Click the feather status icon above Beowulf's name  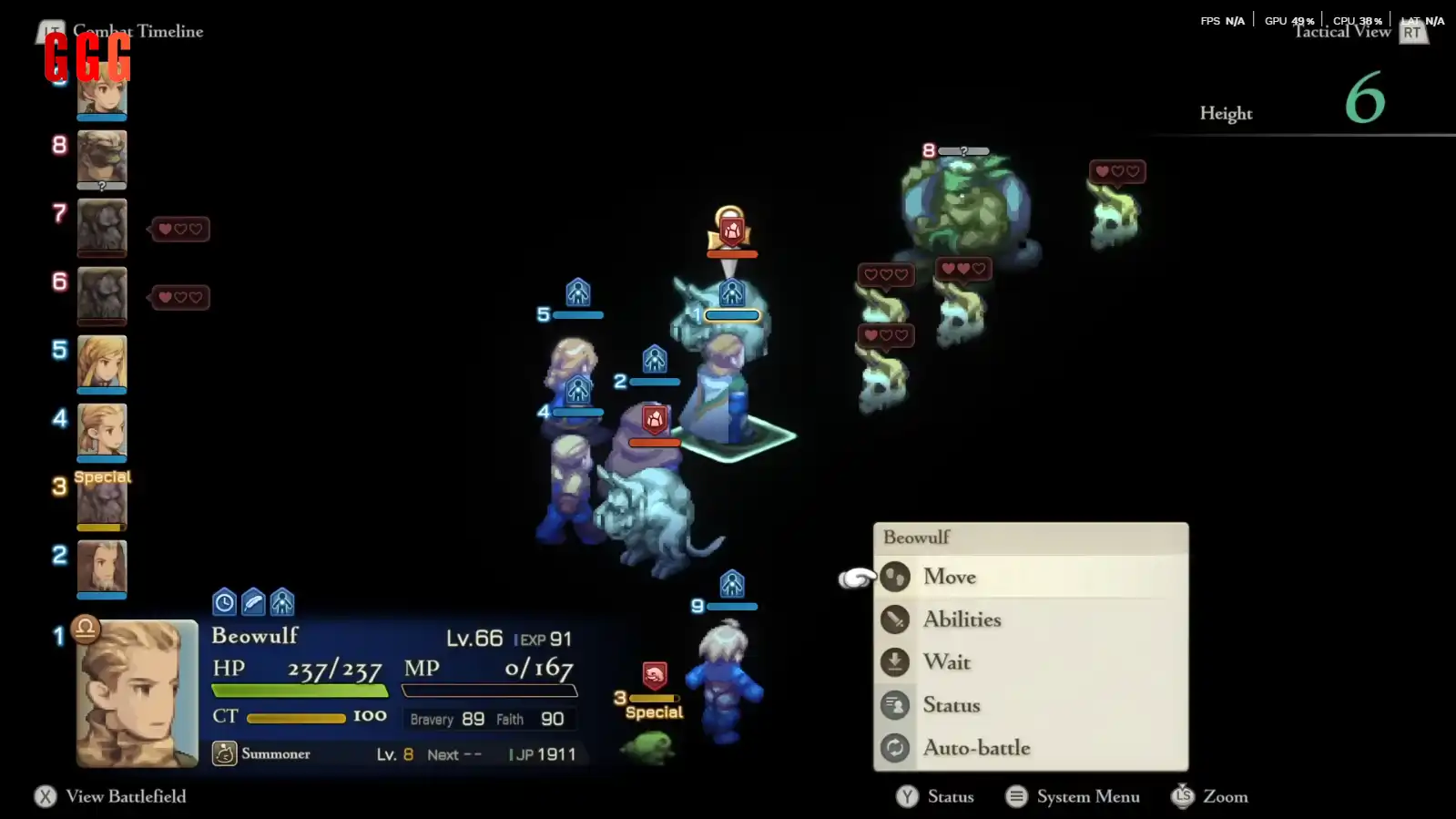tap(253, 602)
